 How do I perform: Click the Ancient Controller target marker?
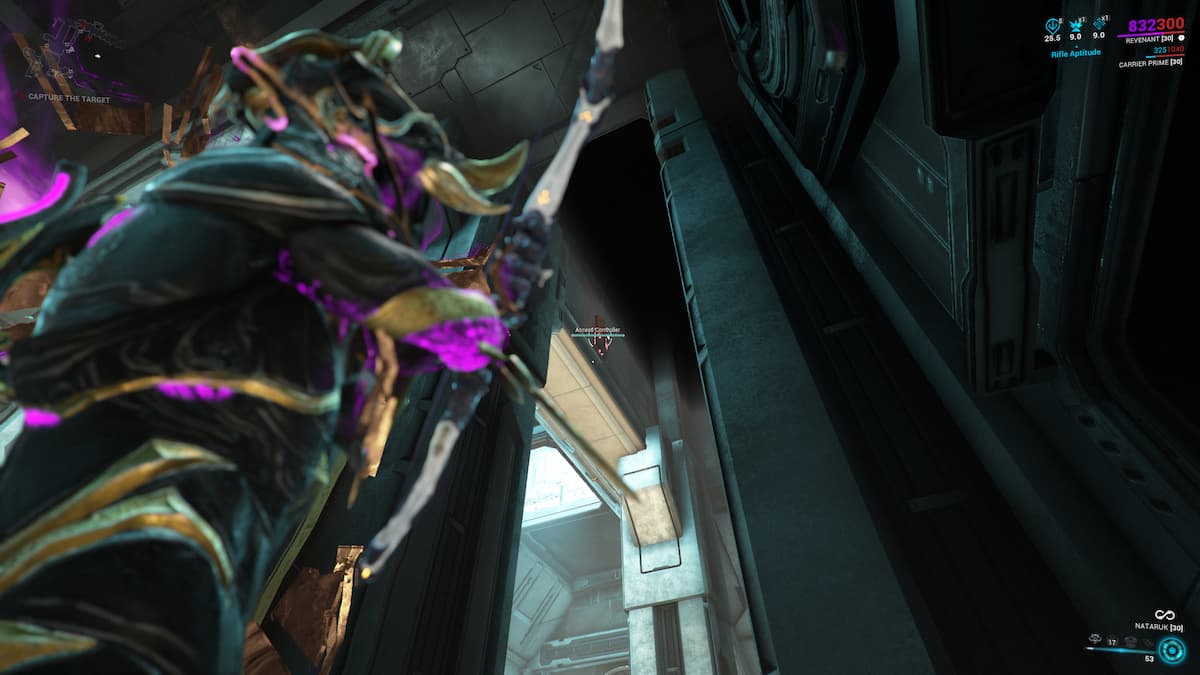(599, 342)
